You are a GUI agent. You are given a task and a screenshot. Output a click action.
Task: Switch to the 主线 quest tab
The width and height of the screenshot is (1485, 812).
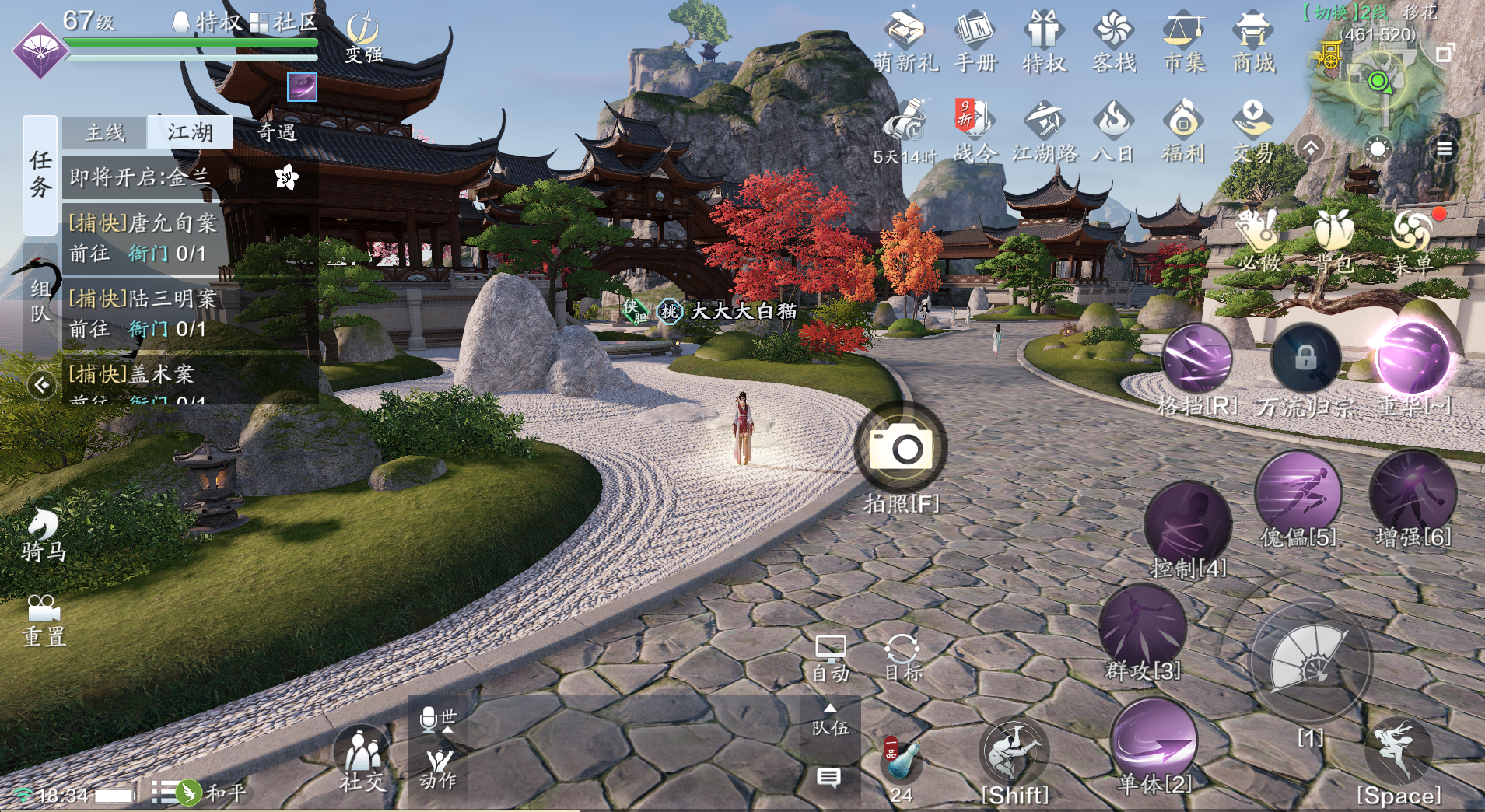click(105, 132)
